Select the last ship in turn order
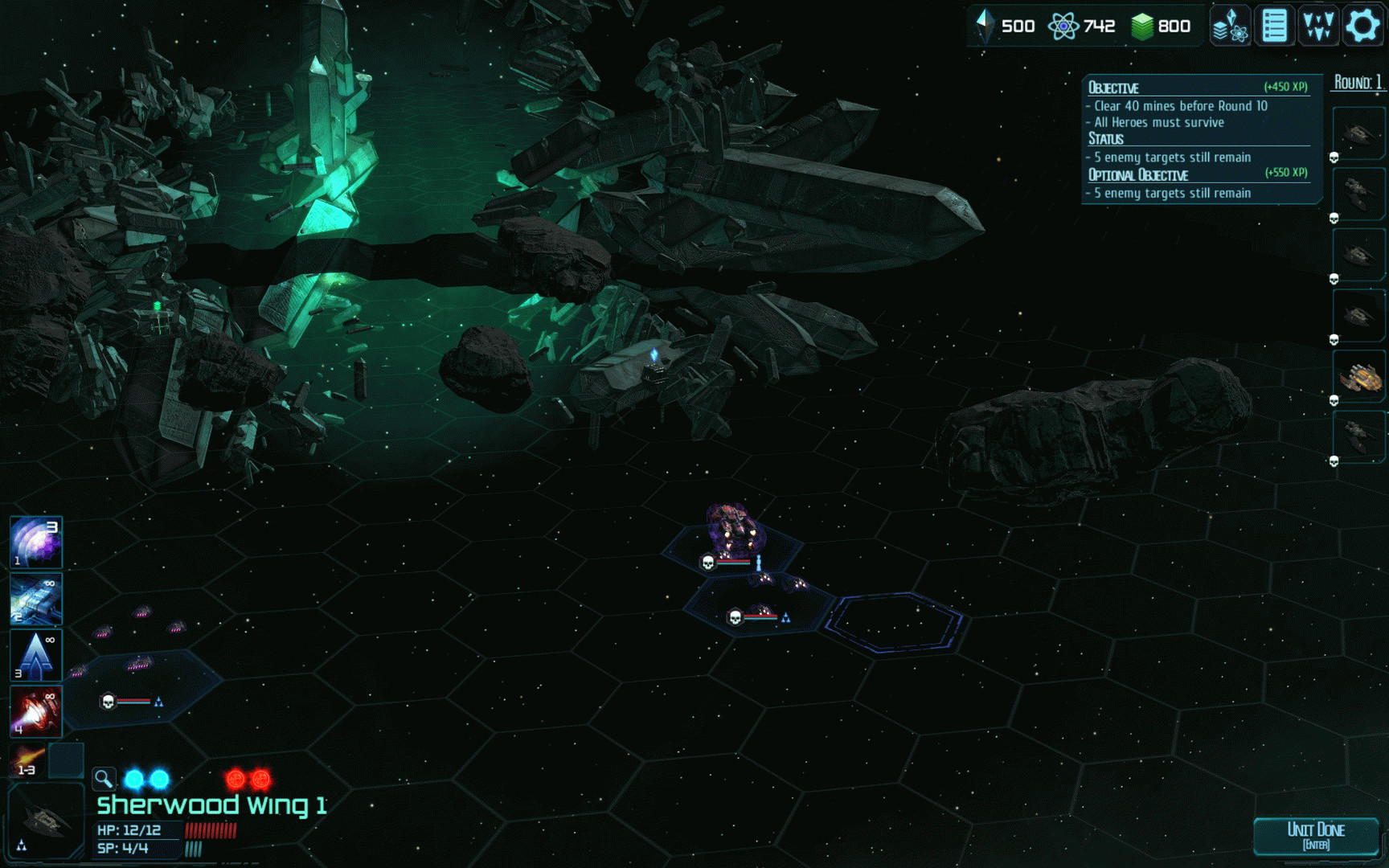Image resolution: width=1389 pixels, height=868 pixels. coord(1359,438)
